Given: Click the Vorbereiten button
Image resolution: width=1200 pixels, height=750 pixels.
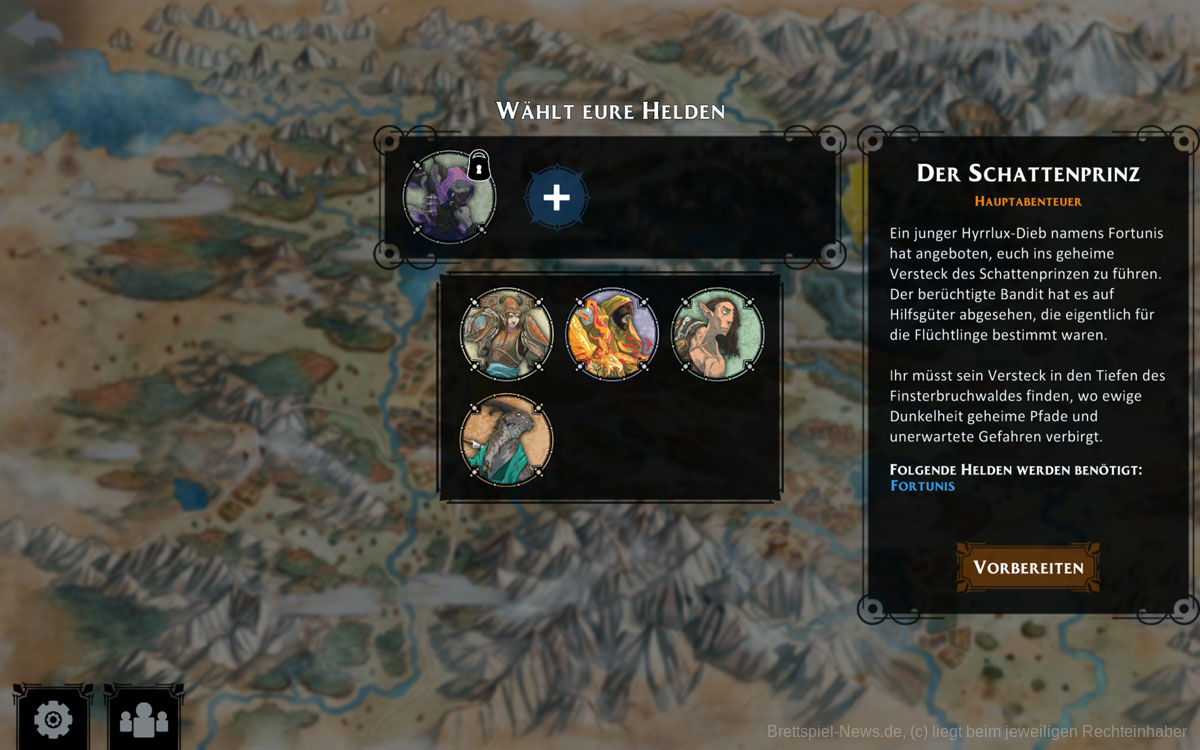Looking at the screenshot, I should [1028, 567].
